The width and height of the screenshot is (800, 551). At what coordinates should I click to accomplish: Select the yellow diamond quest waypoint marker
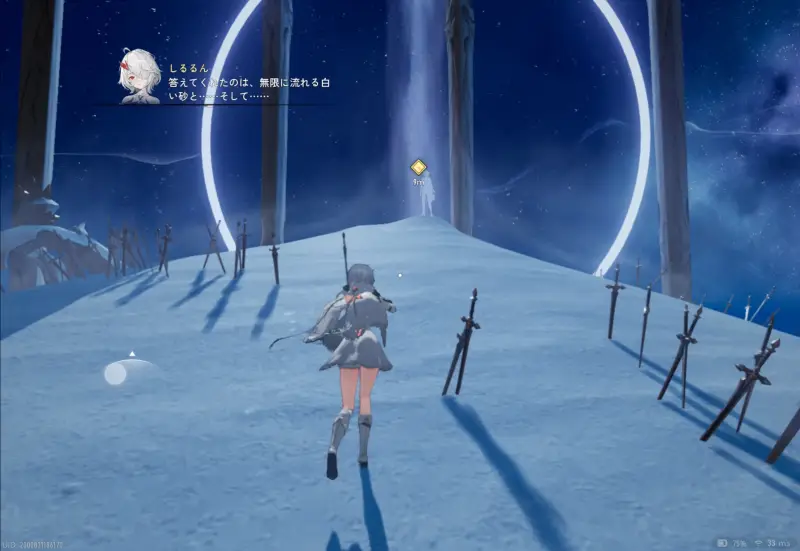click(x=419, y=168)
